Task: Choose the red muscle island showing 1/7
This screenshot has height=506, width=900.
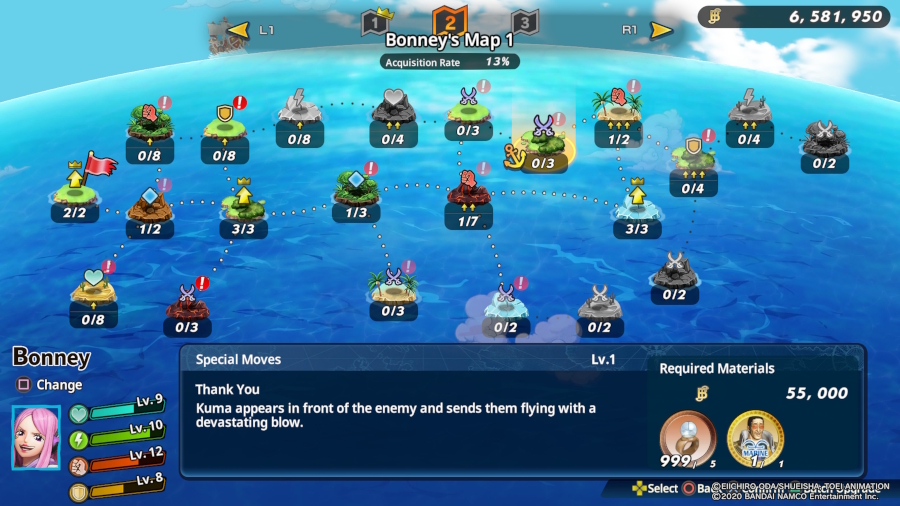Action: coord(468,193)
